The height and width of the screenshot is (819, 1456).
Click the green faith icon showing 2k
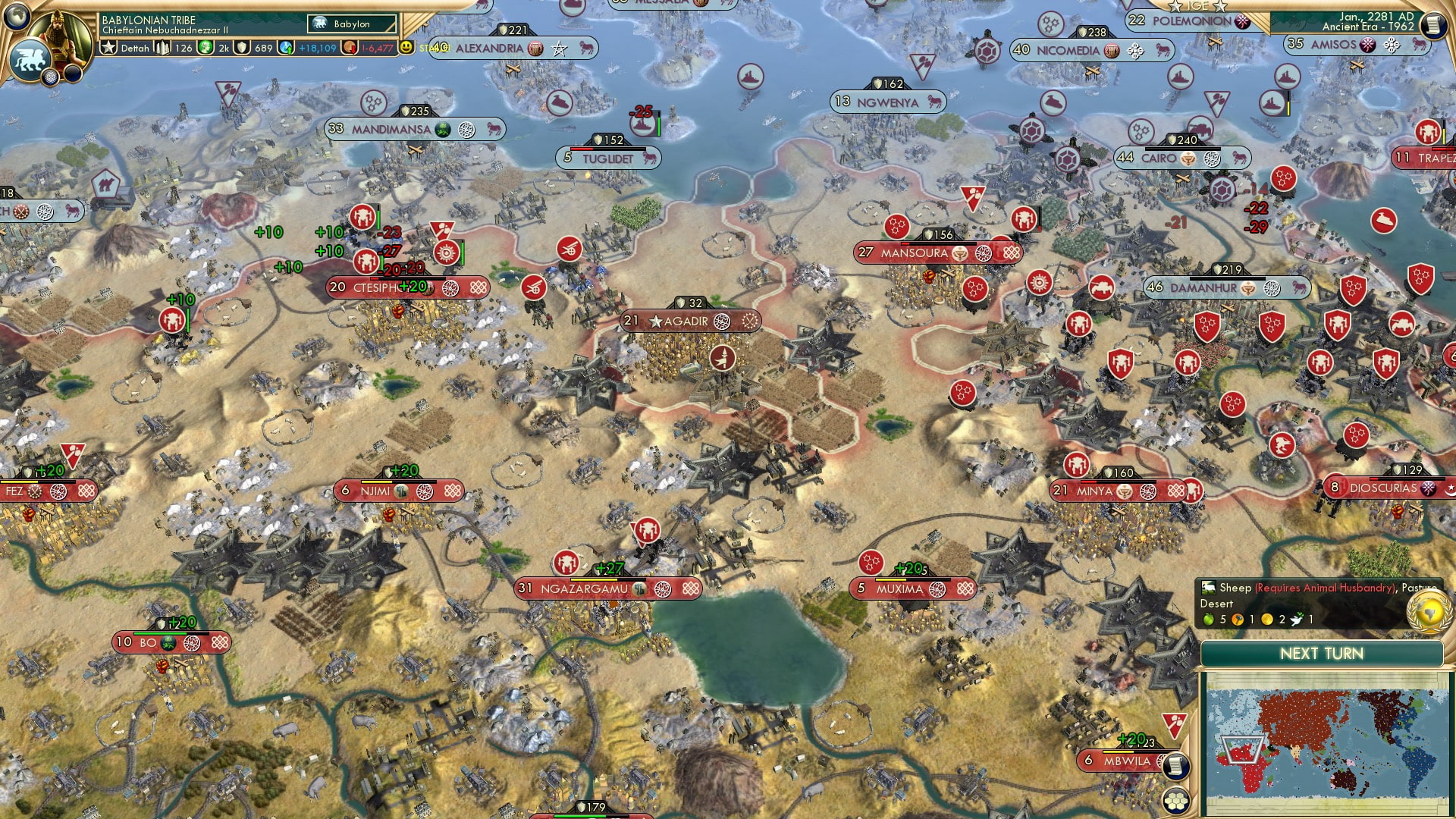click(x=204, y=48)
